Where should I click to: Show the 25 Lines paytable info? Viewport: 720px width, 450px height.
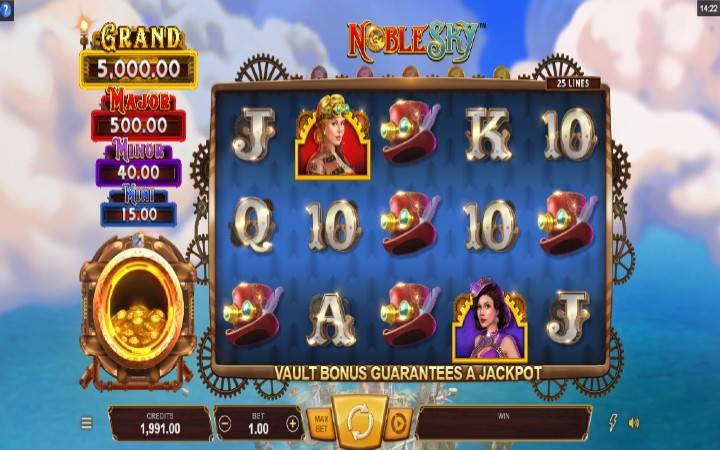pyautogui.click(x=573, y=83)
